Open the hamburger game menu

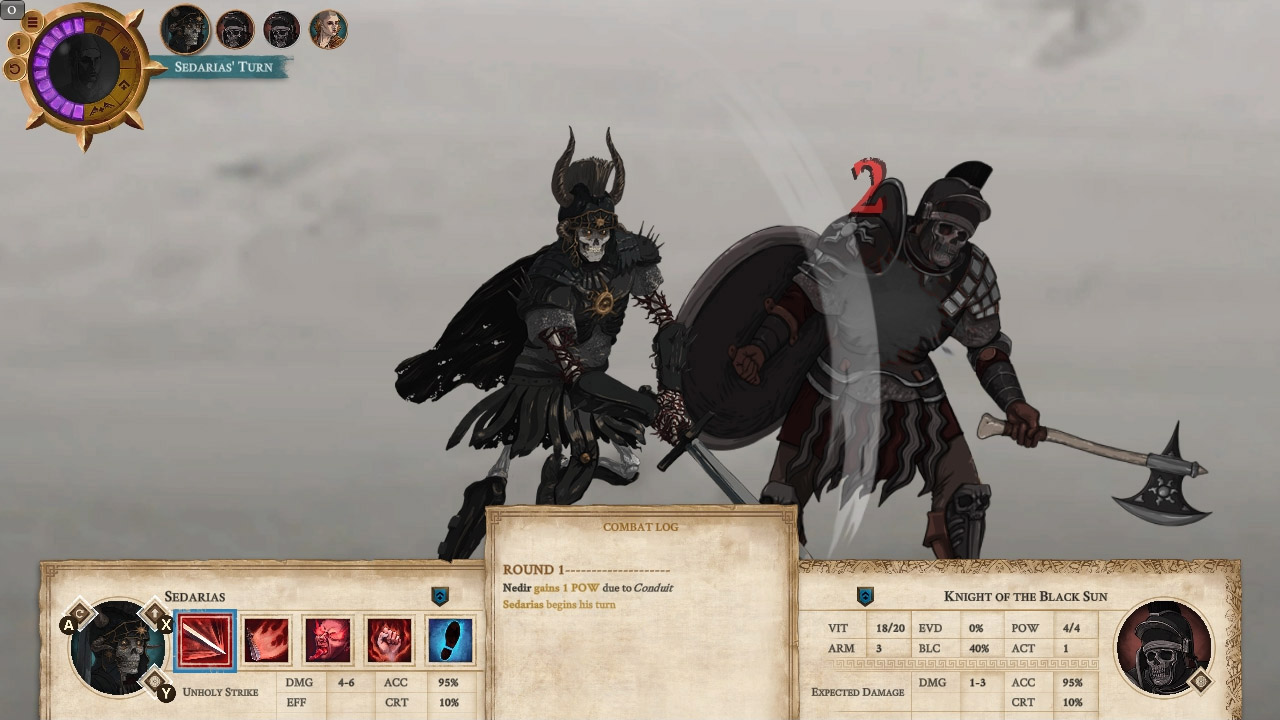coord(32,20)
